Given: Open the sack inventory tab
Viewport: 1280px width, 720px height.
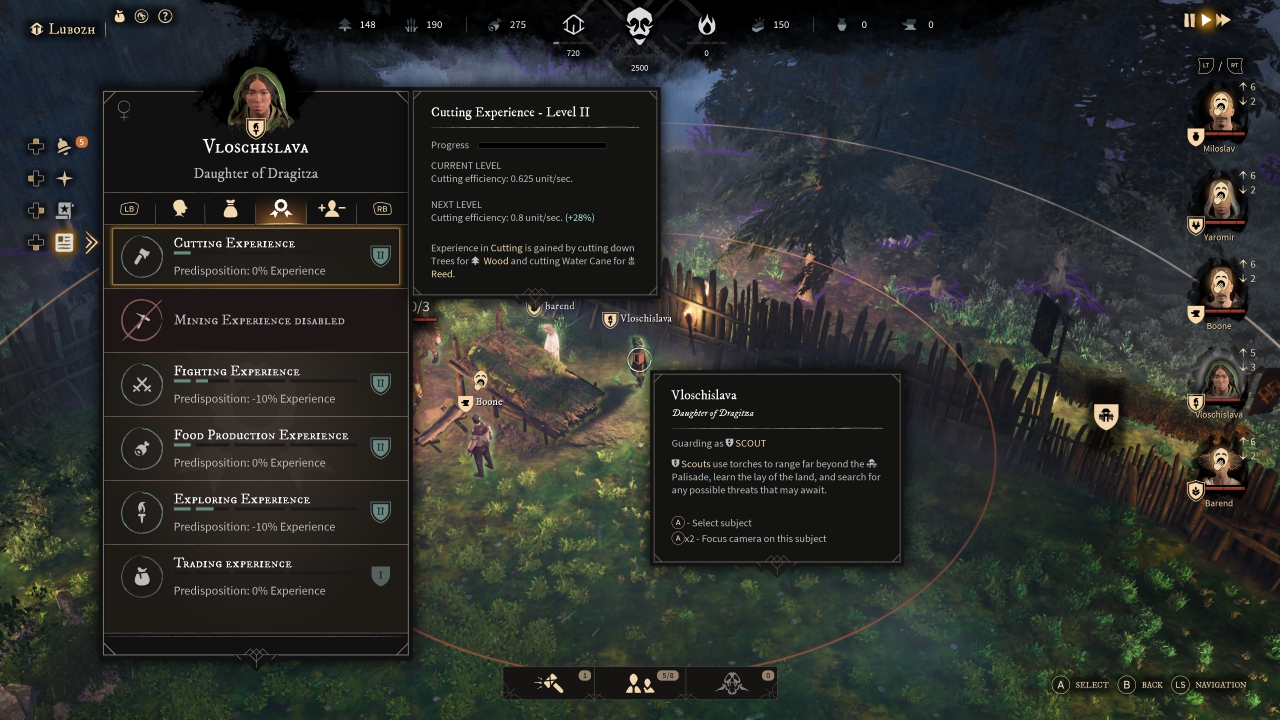Looking at the screenshot, I should 230,209.
